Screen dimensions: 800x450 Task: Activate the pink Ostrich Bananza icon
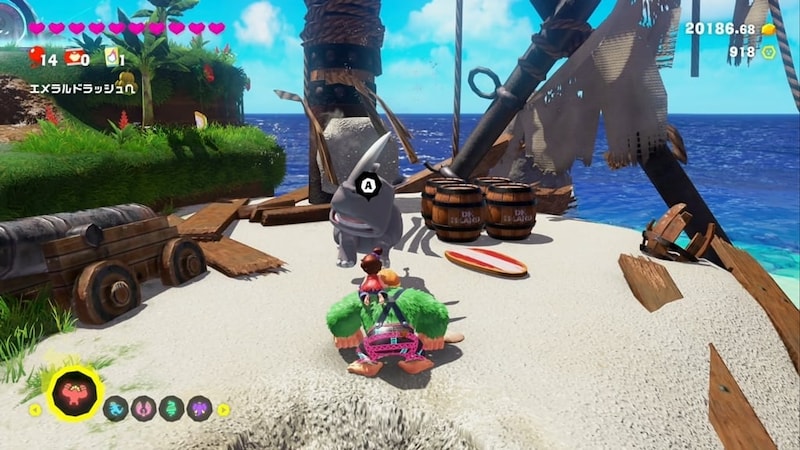coord(144,408)
